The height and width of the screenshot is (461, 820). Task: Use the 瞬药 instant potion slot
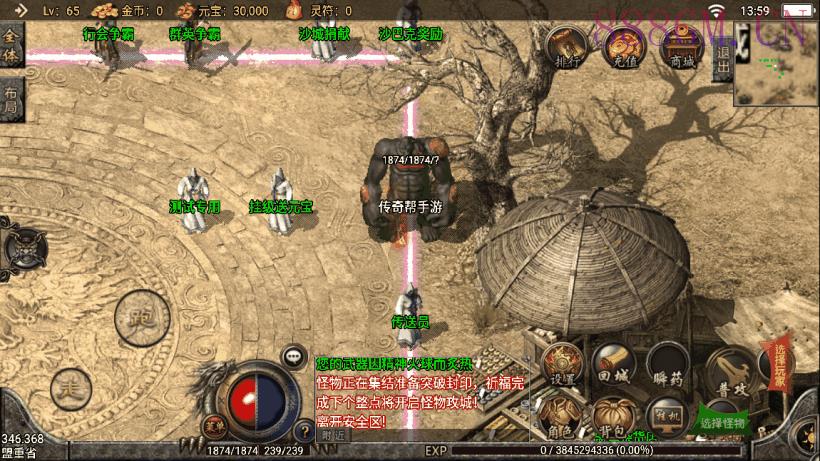667,366
